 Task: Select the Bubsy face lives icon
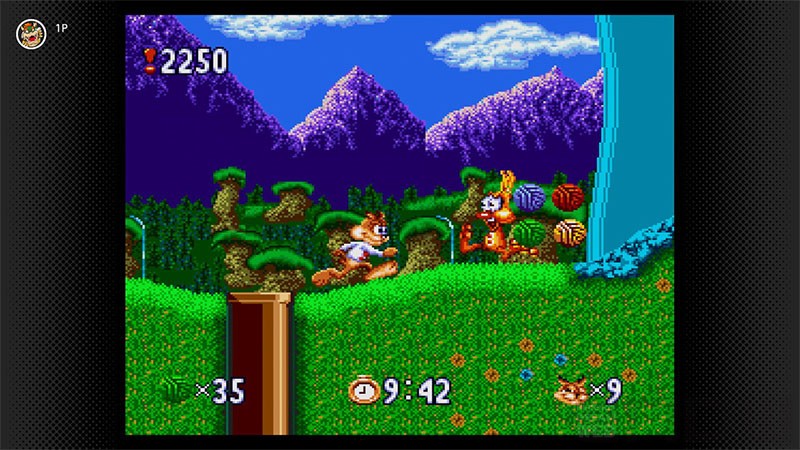click(570, 389)
